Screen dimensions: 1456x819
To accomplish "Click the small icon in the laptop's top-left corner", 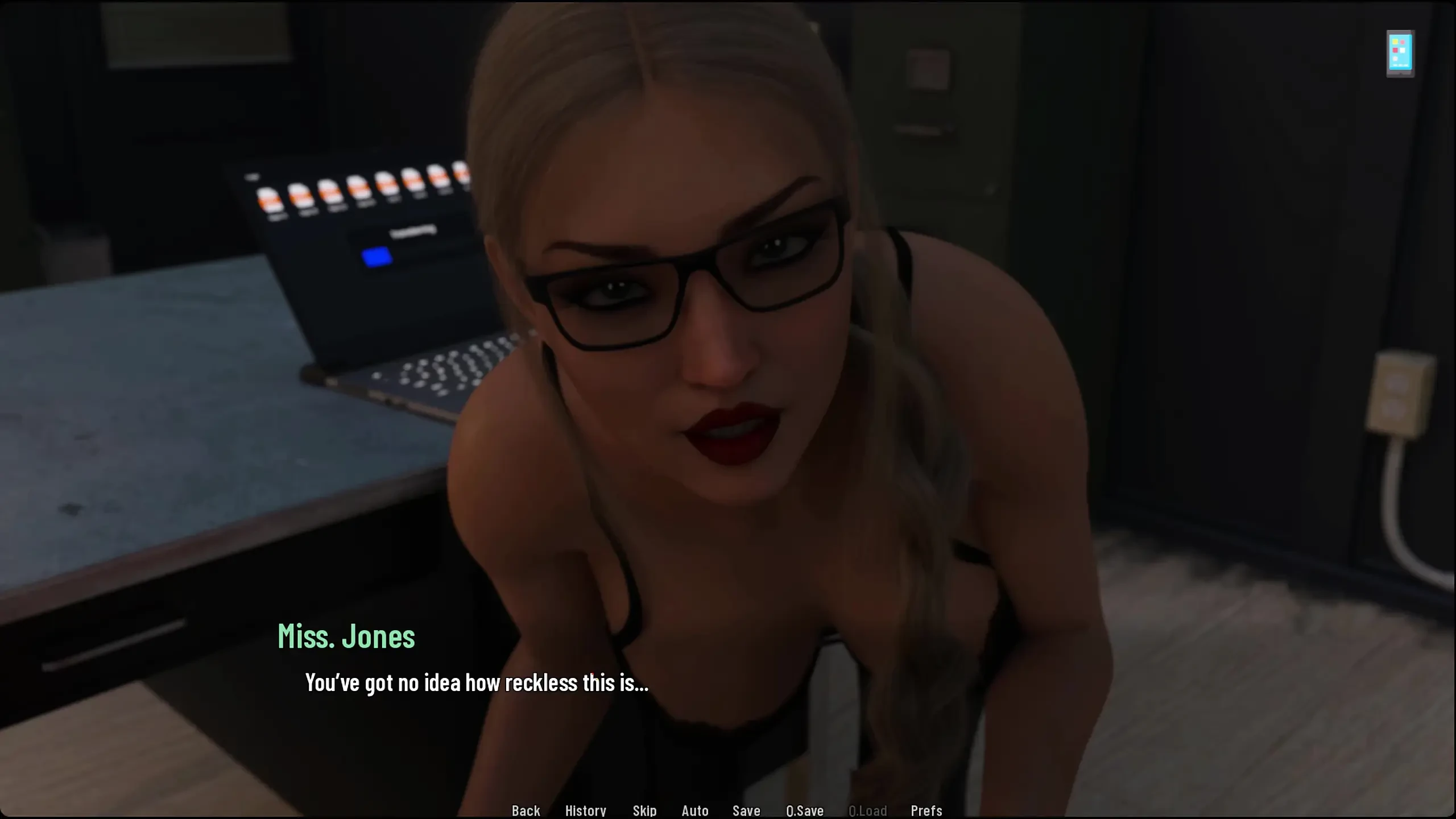I will coord(253,176).
